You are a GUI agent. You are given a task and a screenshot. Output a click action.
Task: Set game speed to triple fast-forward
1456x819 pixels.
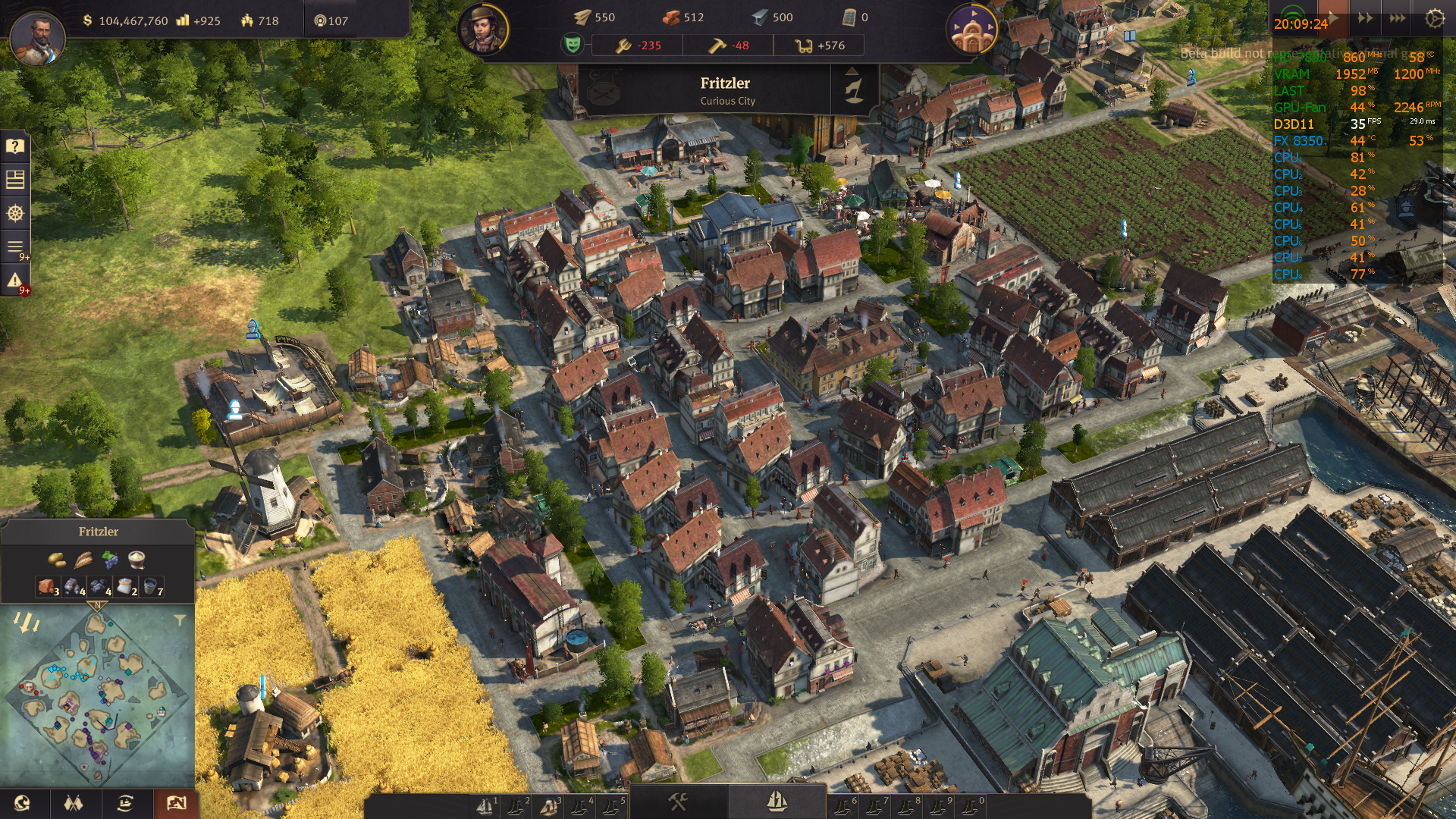1398,18
